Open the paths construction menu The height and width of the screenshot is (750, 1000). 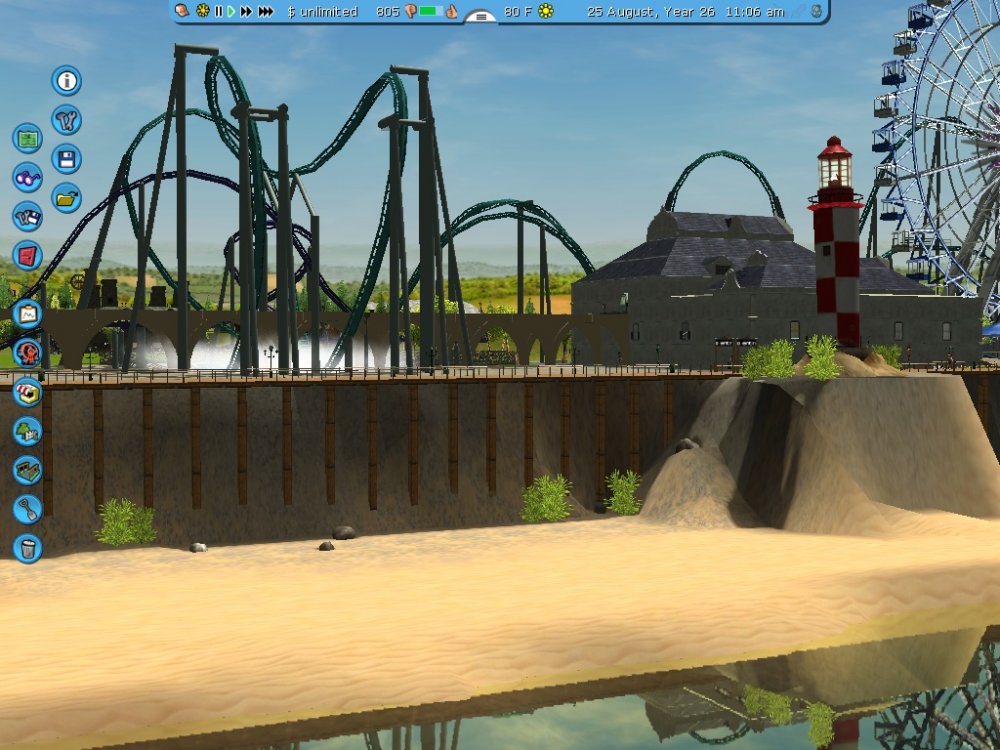point(27,470)
